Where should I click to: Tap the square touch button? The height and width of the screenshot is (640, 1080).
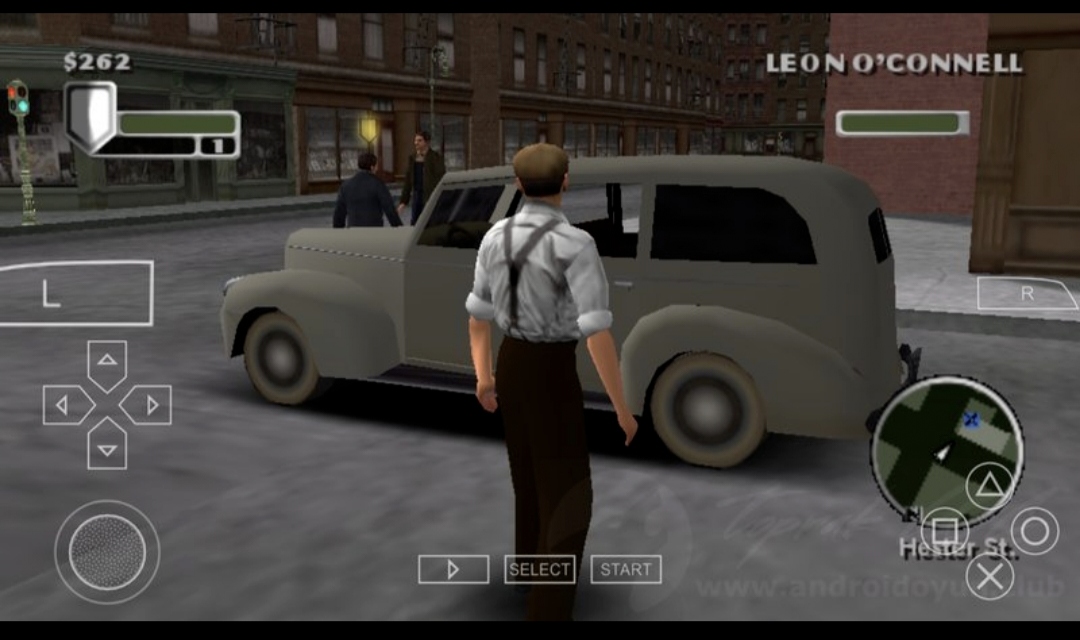(x=944, y=530)
